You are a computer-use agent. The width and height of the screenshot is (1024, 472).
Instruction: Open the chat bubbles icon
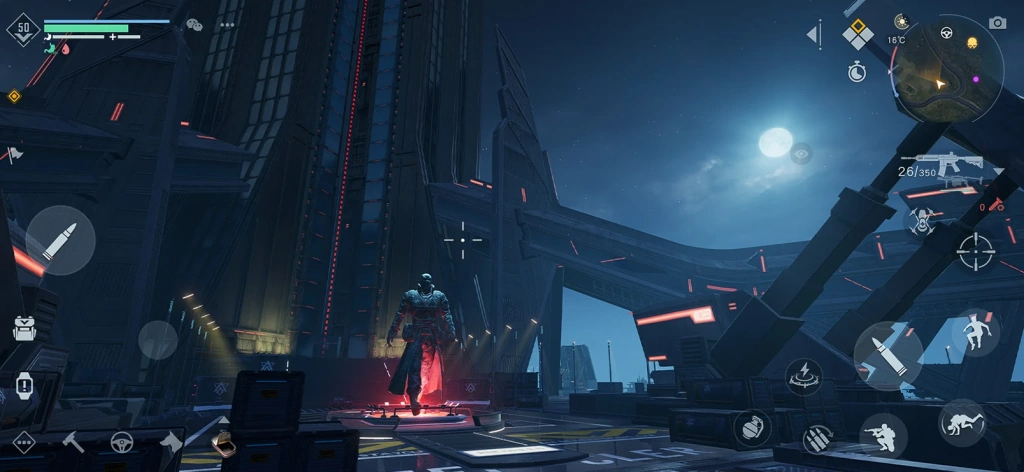coord(194,25)
